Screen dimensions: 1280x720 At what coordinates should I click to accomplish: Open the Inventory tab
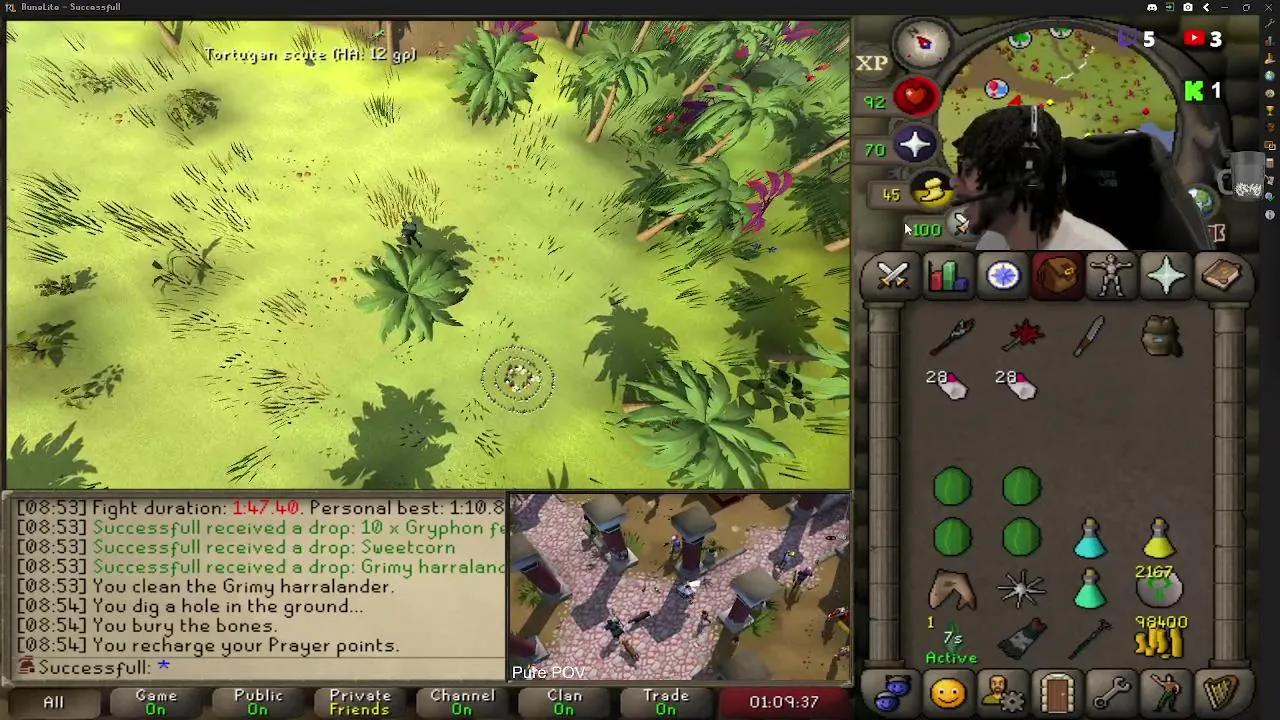[x=1057, y=276]
